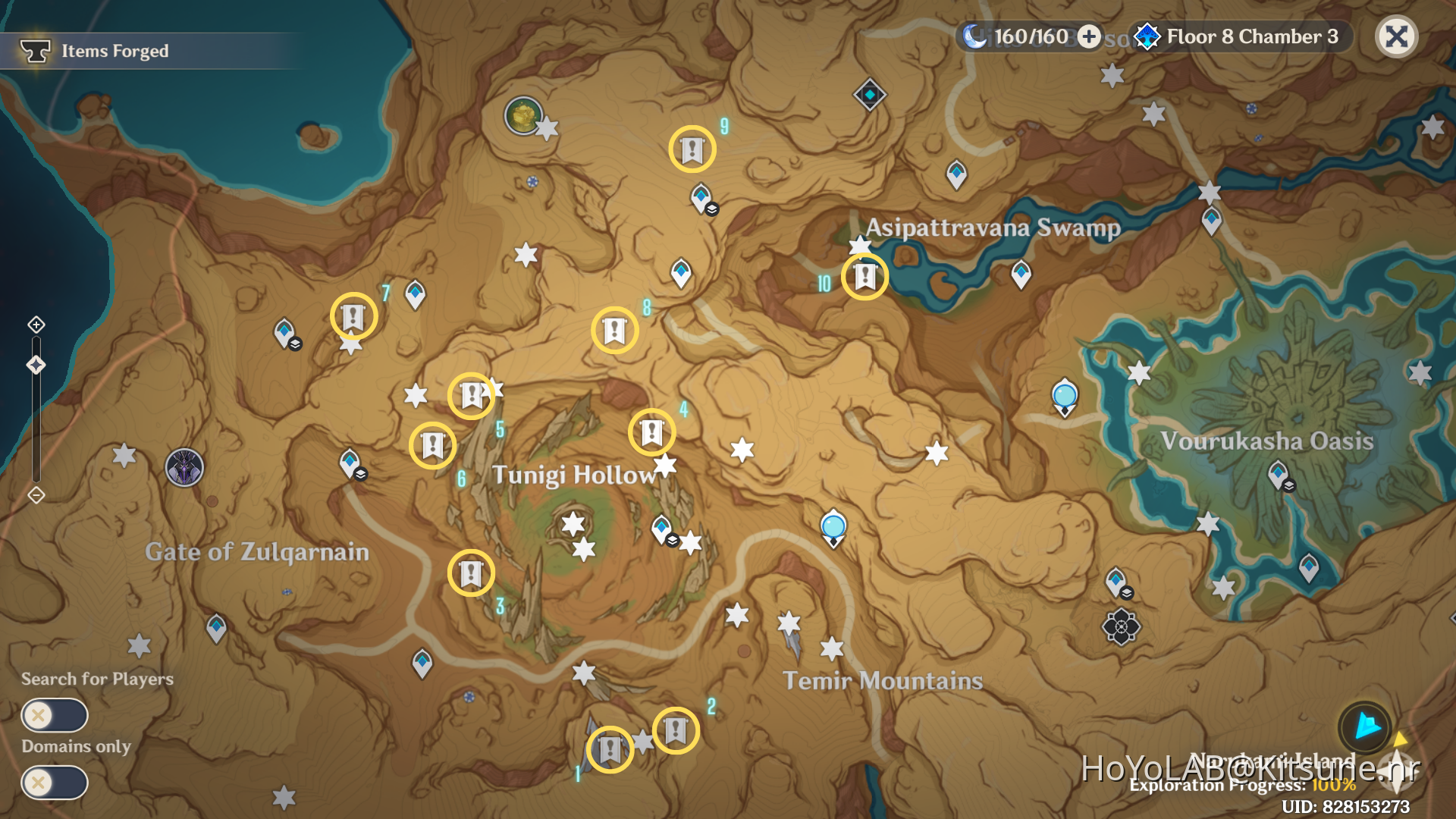This screenshot has height=819, width=1456.
Task: Open the Items Forged notification
Action: coord(114,51)
